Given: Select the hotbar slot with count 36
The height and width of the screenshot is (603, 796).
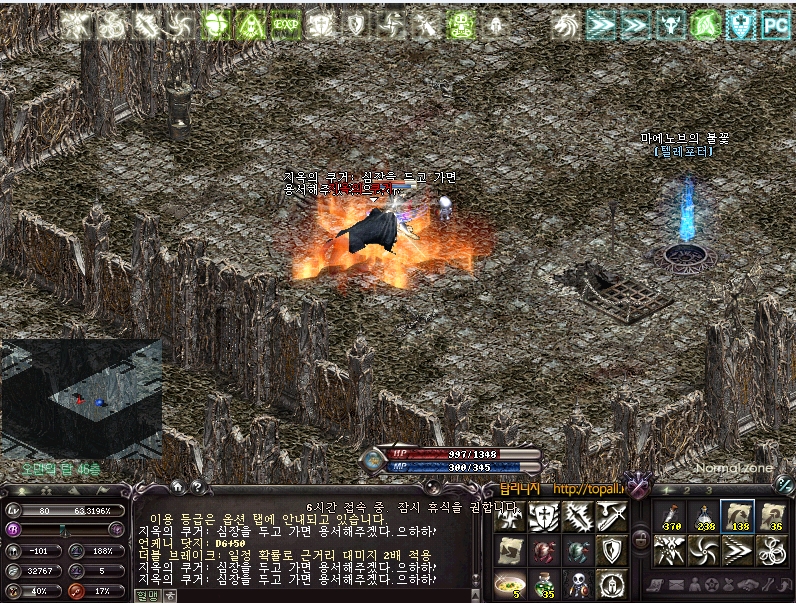Looking at the screenshot, I should click(772, 516).
